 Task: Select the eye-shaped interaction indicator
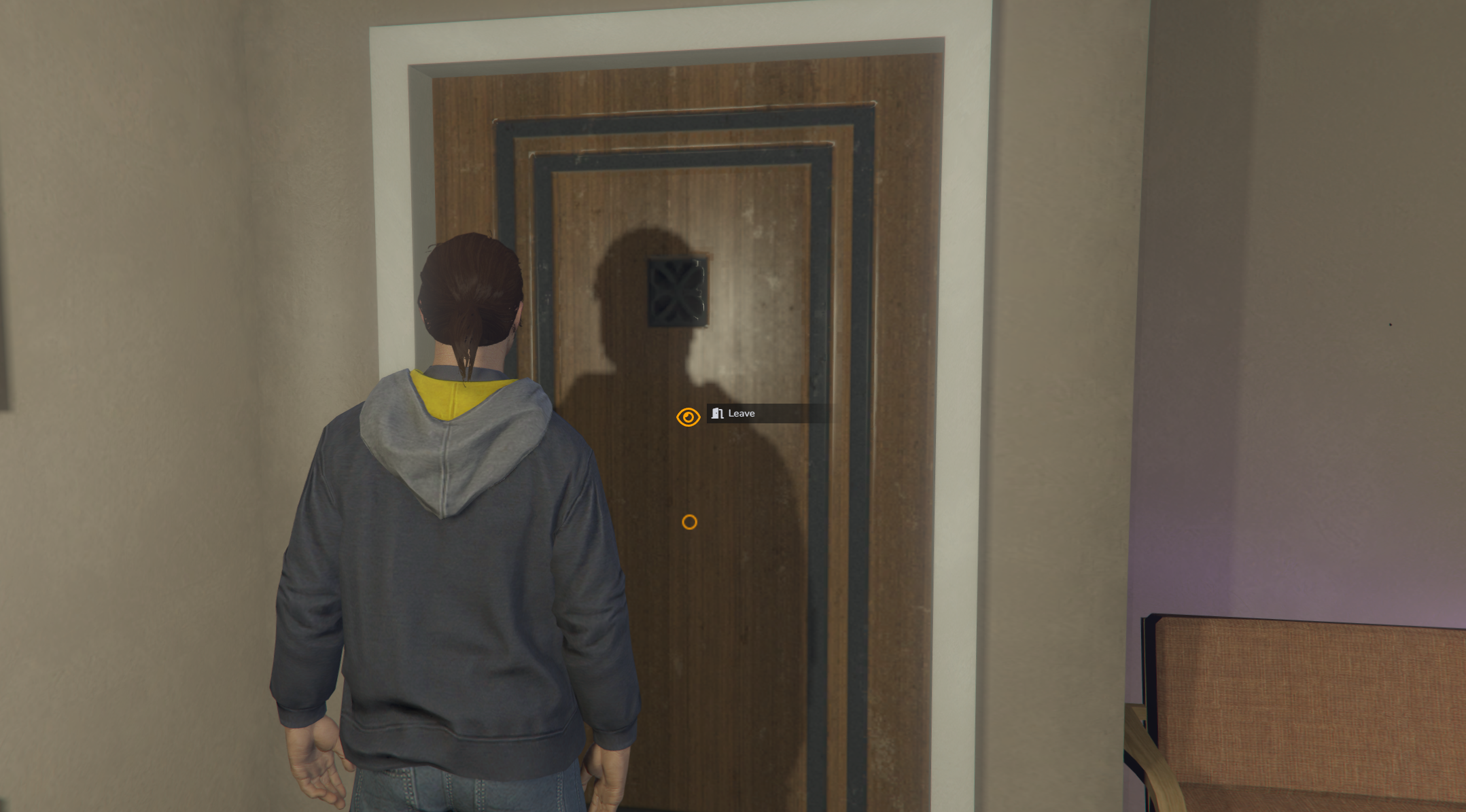click(x=688, y=417)
